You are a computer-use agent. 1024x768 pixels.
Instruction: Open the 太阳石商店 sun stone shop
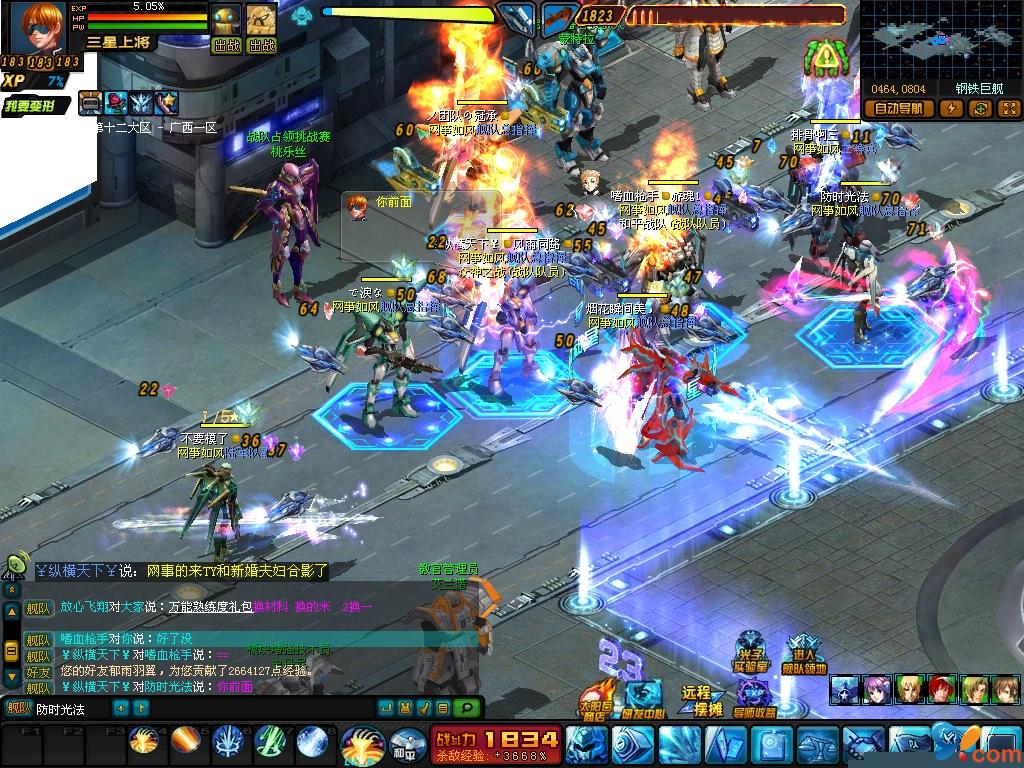(596, 700)
